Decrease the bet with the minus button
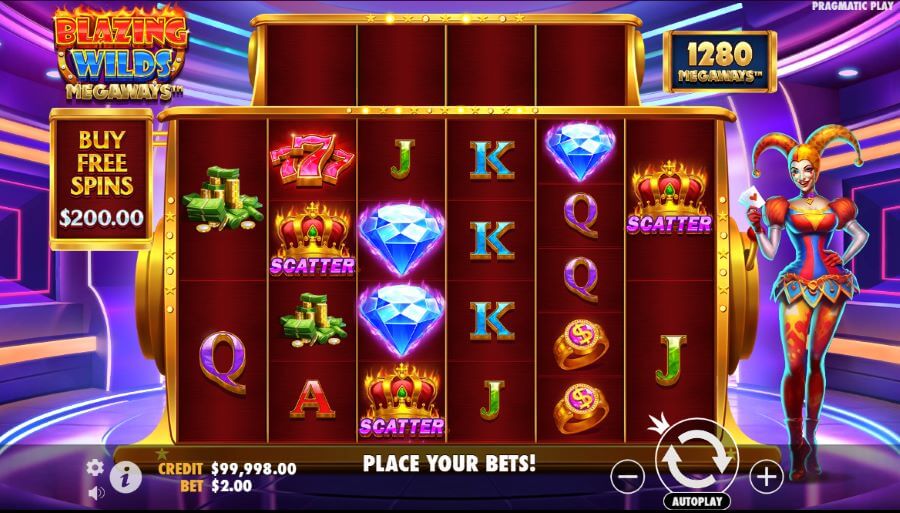 coord(626,477)
